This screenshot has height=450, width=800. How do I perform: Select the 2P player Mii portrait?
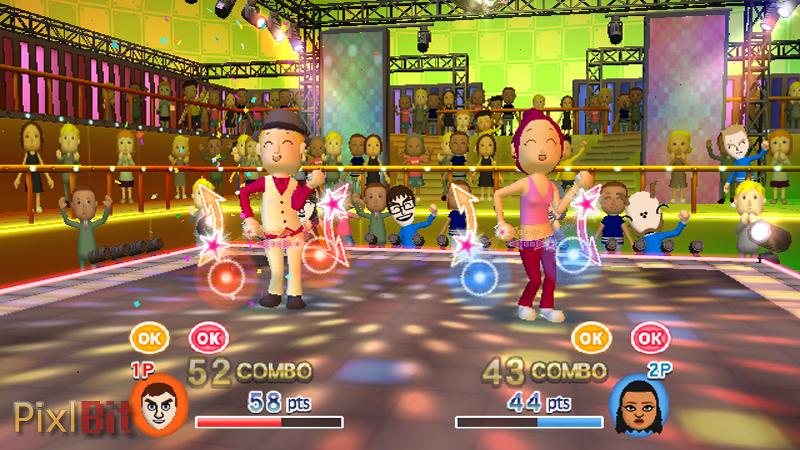634,404
